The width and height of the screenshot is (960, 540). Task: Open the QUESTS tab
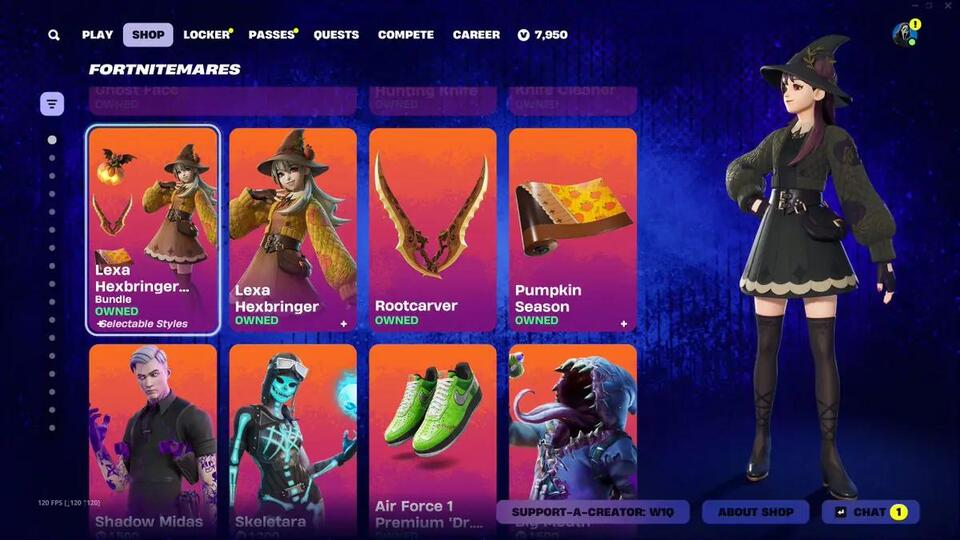click(336, 35)
